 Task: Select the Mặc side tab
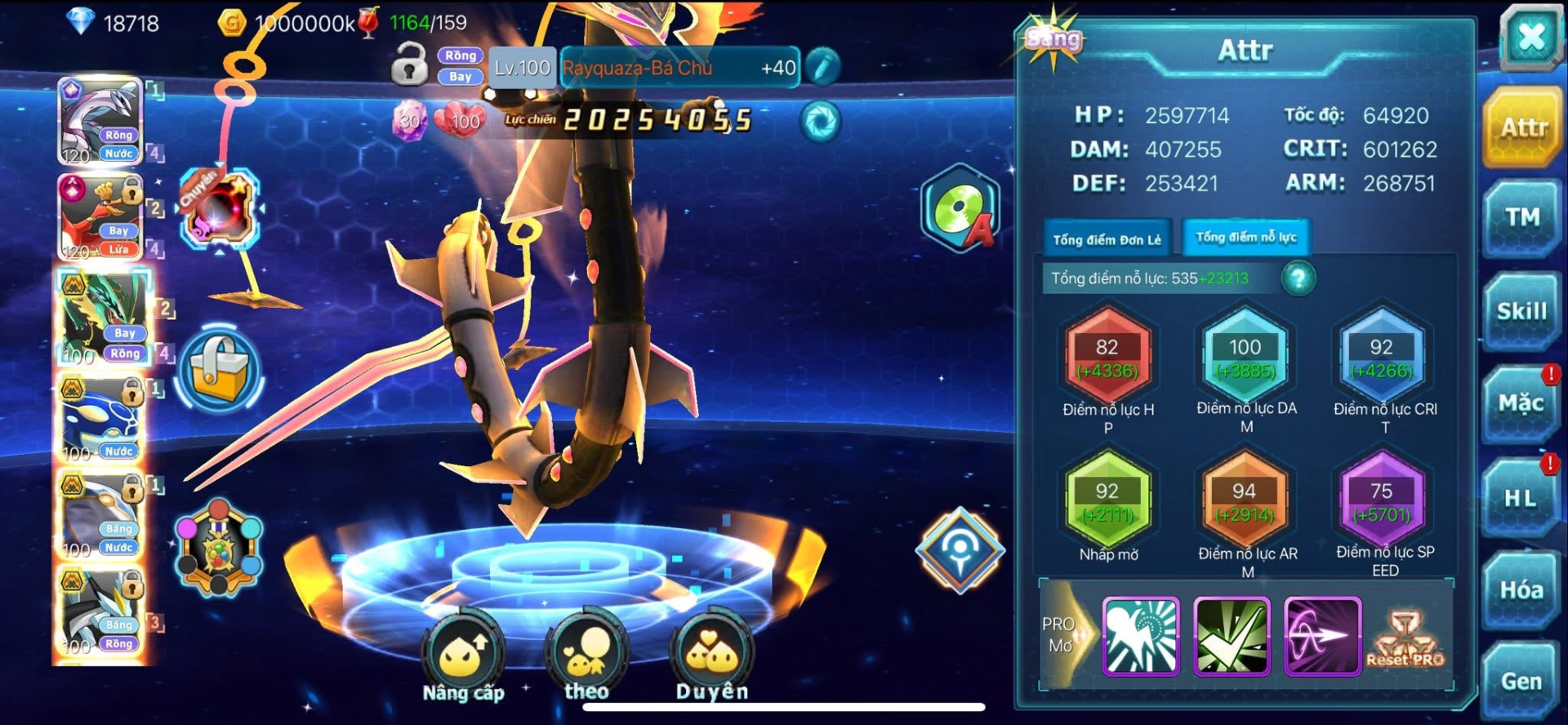pyautogui.click(x=1521, y=403)
